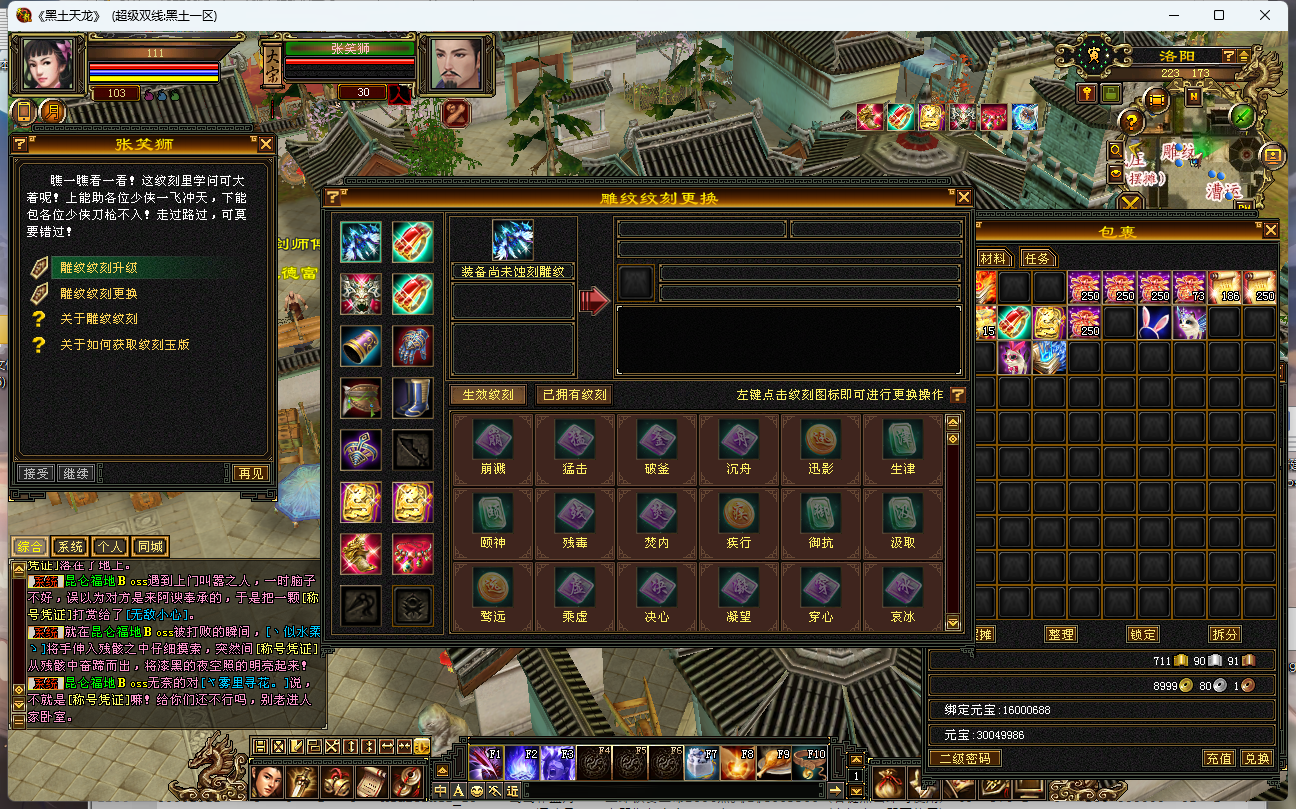
Task: Select the boots equipment slot
Action: point(412,397)
